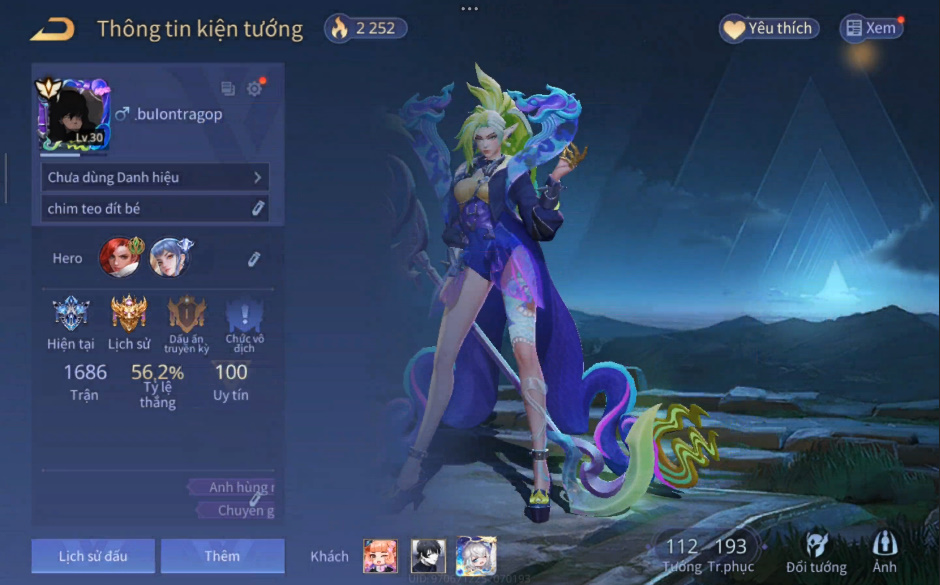Select the blue-haired hero portrait

[170, 257]
